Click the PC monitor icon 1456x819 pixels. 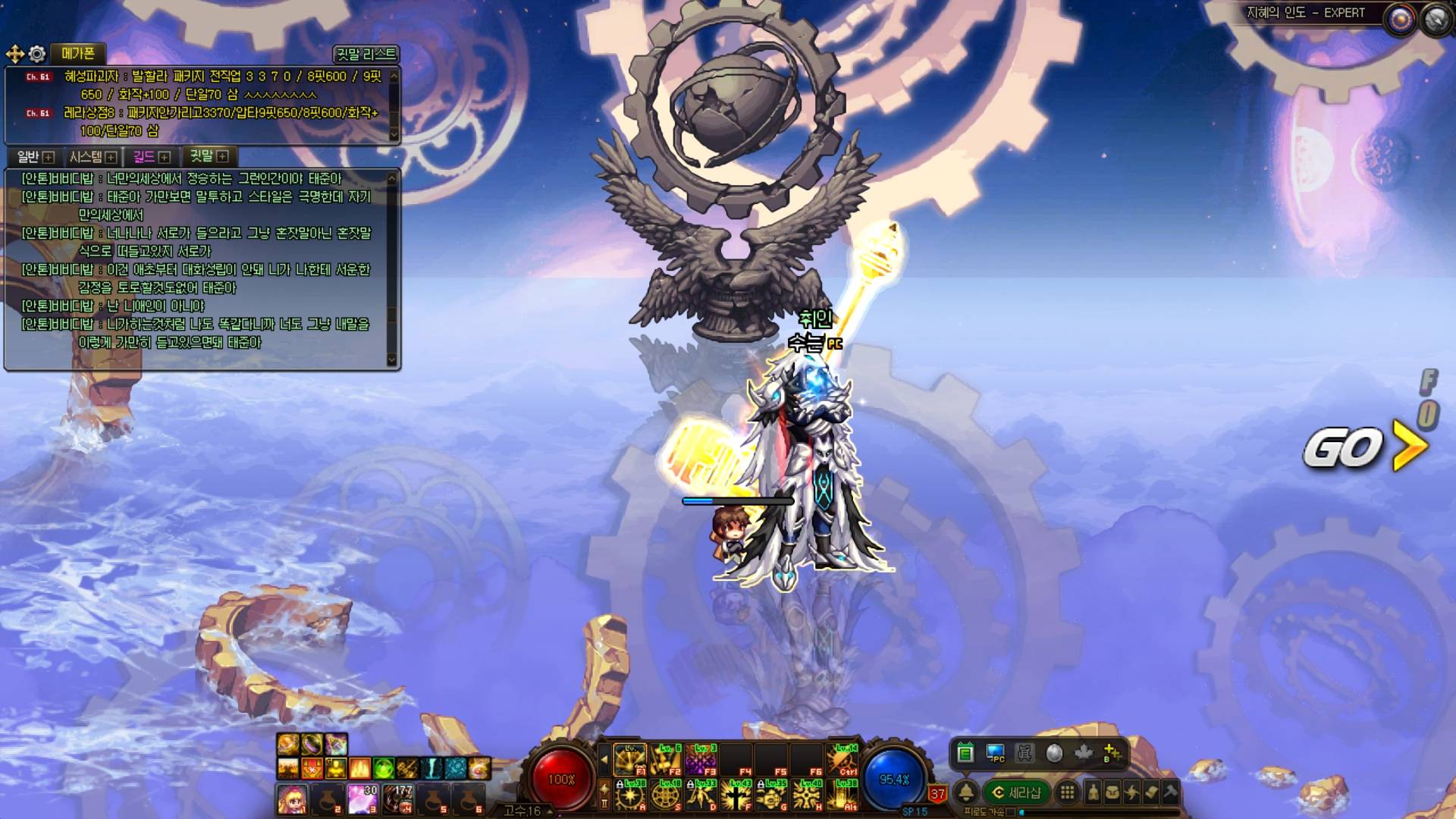995,753
